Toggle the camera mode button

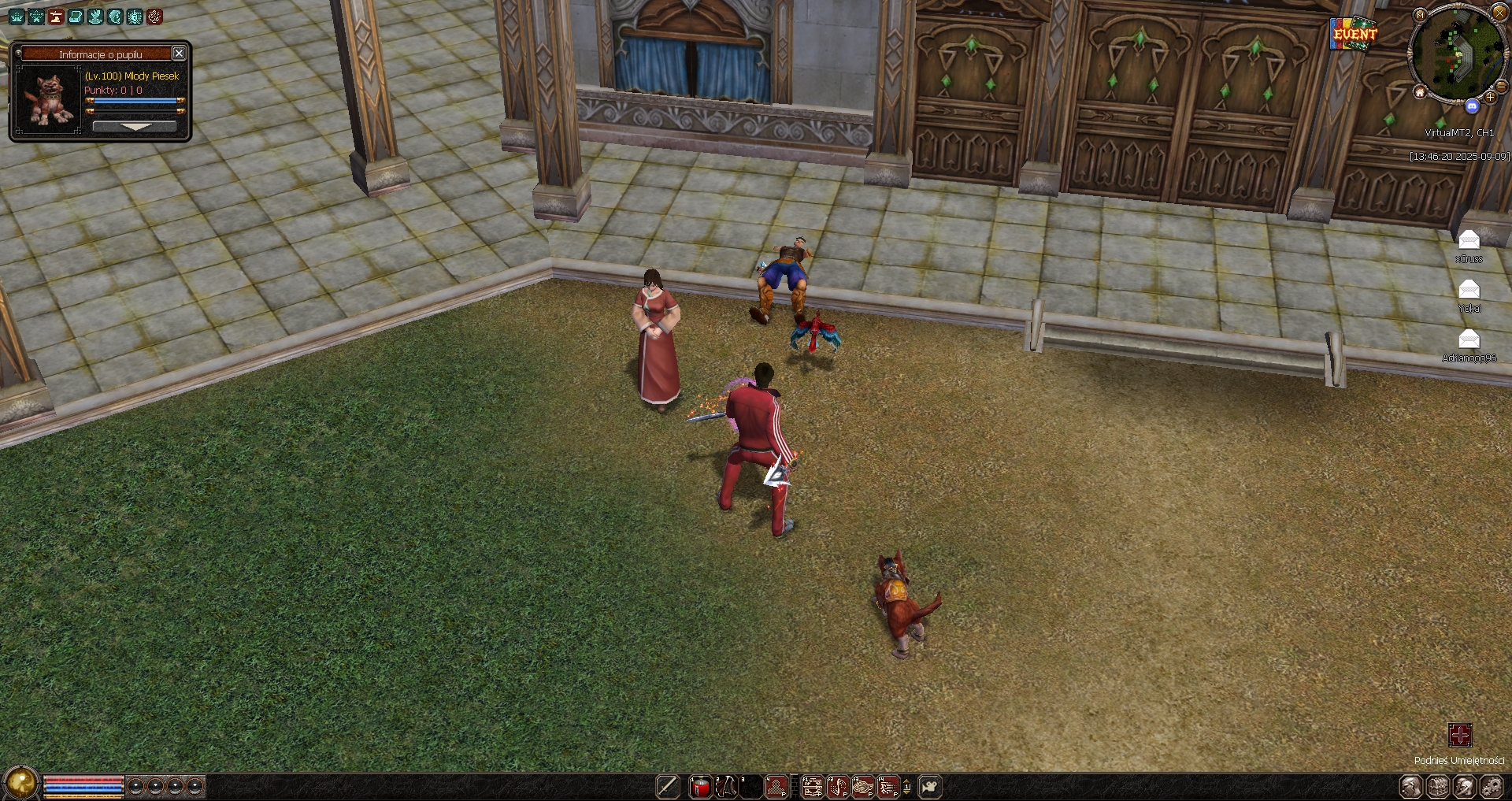click(x=930, y=787)
